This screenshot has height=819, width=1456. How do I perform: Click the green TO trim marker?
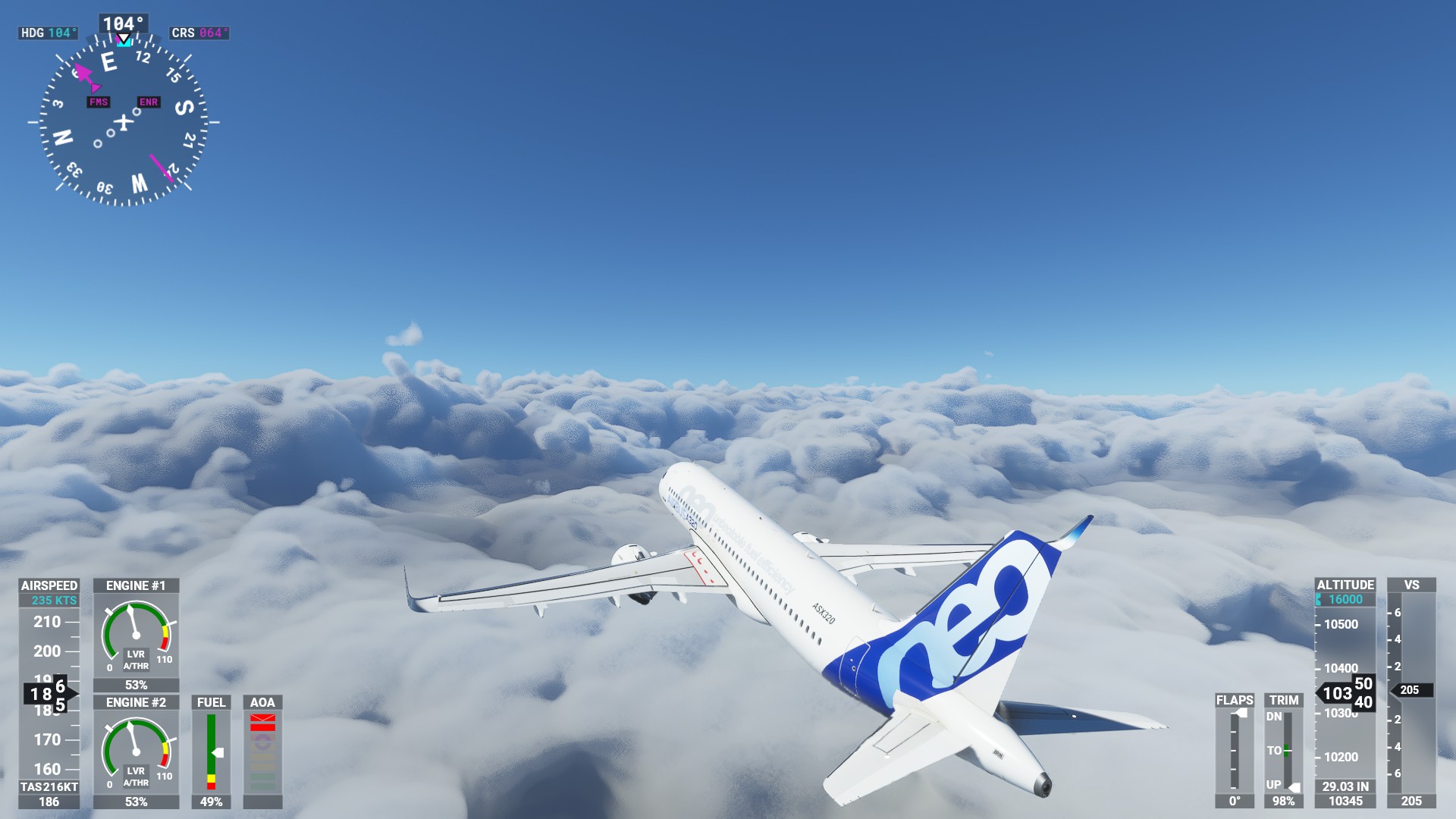coord(1285,750)
